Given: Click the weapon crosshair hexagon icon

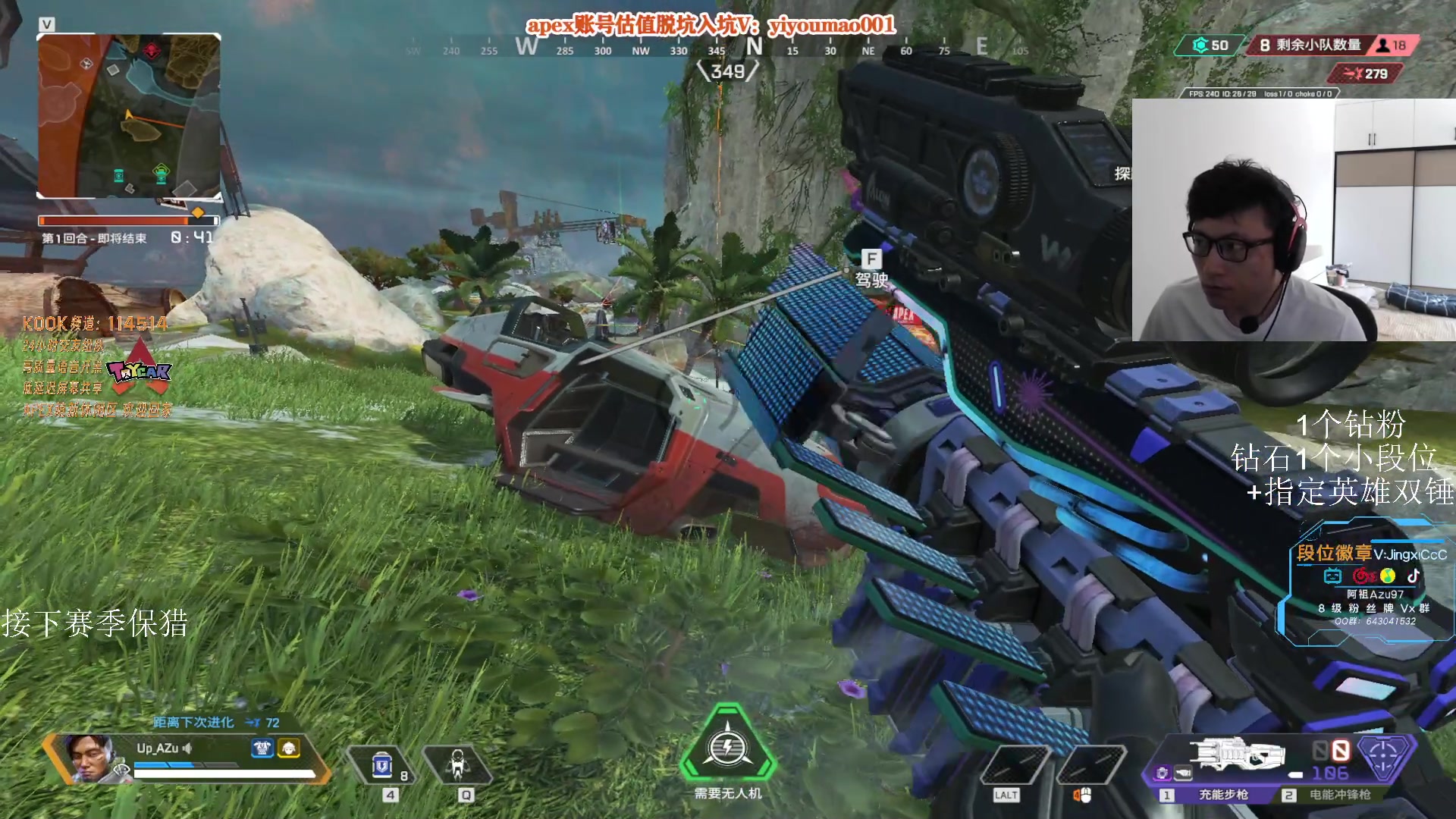Looking at the screenshot, I should pos(1384,755).
